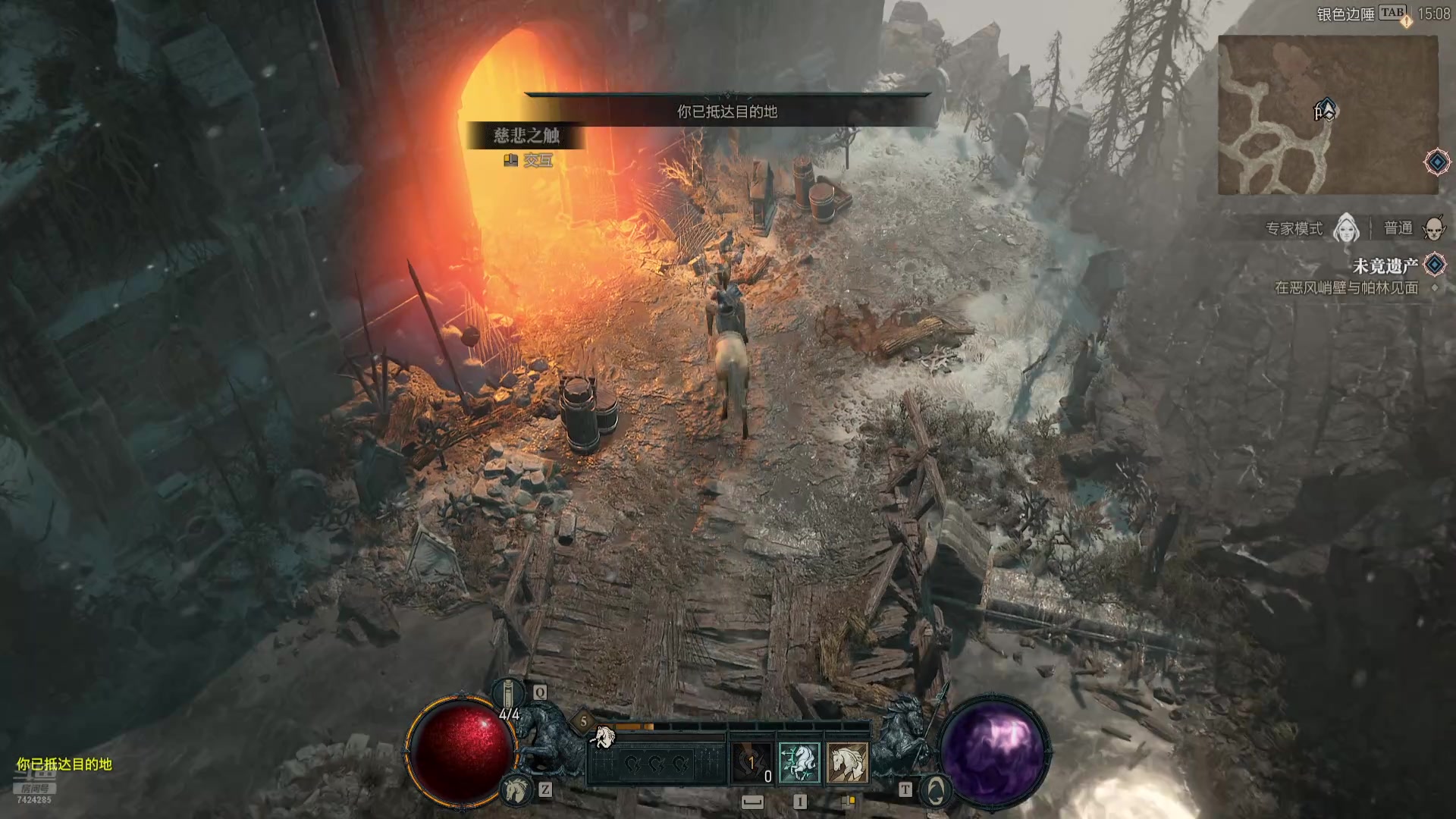Interact with the 慈悲之触 prompt label

526,136
